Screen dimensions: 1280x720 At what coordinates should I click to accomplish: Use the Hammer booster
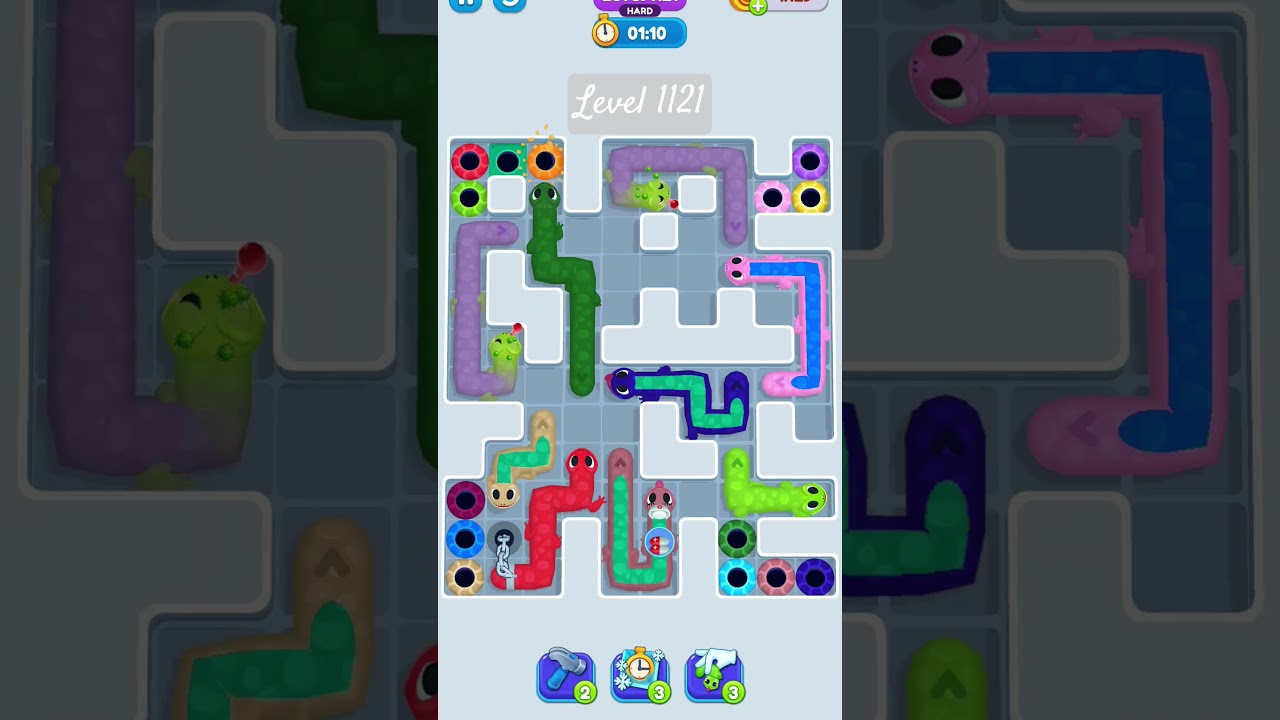[566, 674]
